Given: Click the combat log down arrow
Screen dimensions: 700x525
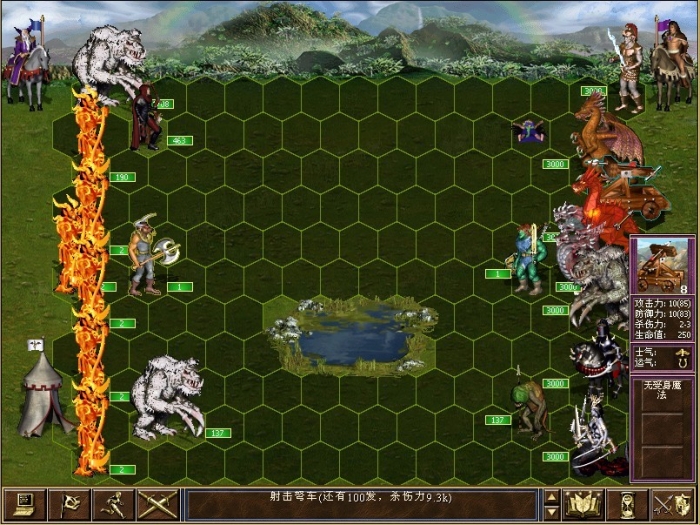Looking at the screenshot, I should pos(551,512).
